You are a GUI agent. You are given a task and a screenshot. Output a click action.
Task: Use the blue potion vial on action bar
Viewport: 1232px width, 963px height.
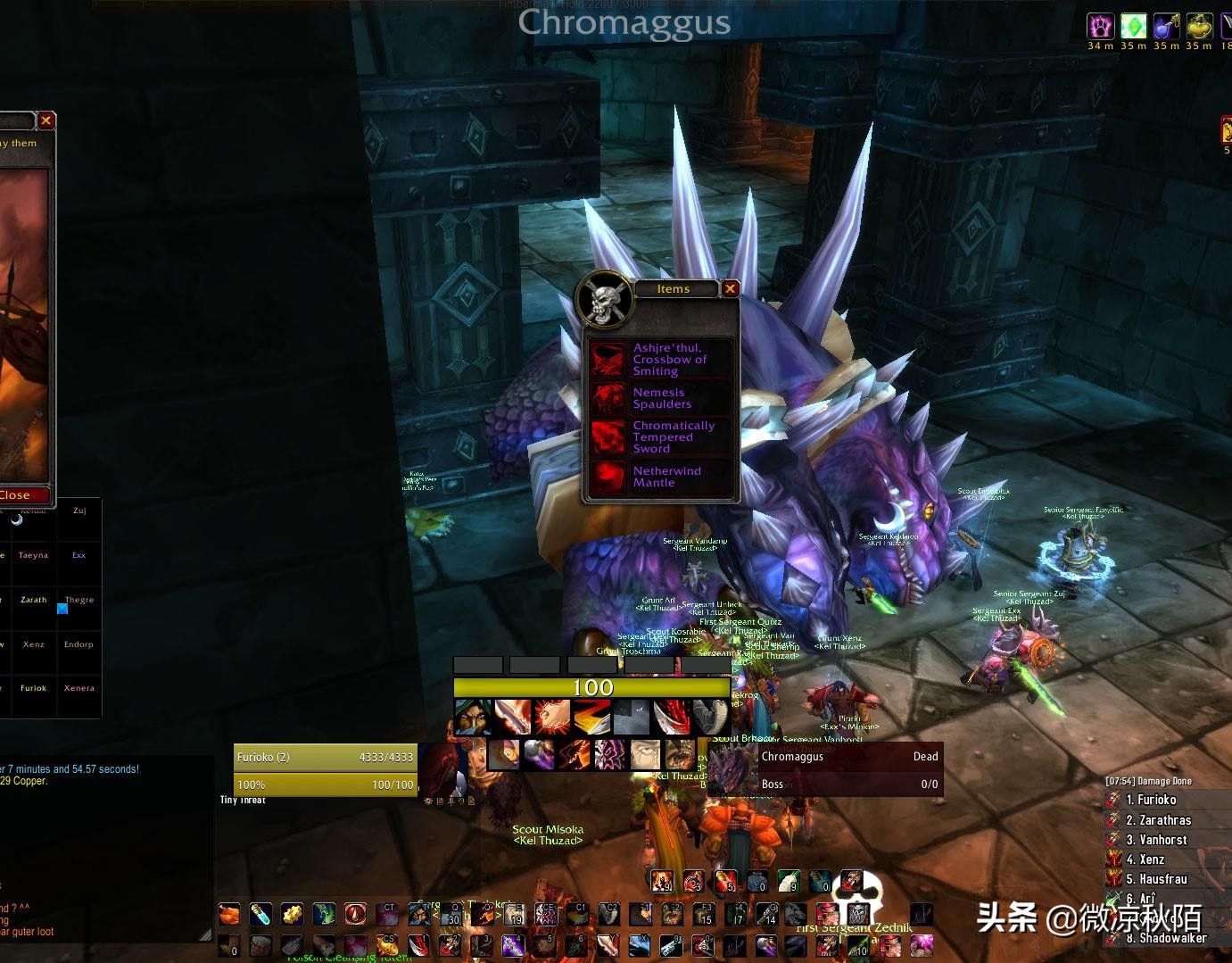260,914
